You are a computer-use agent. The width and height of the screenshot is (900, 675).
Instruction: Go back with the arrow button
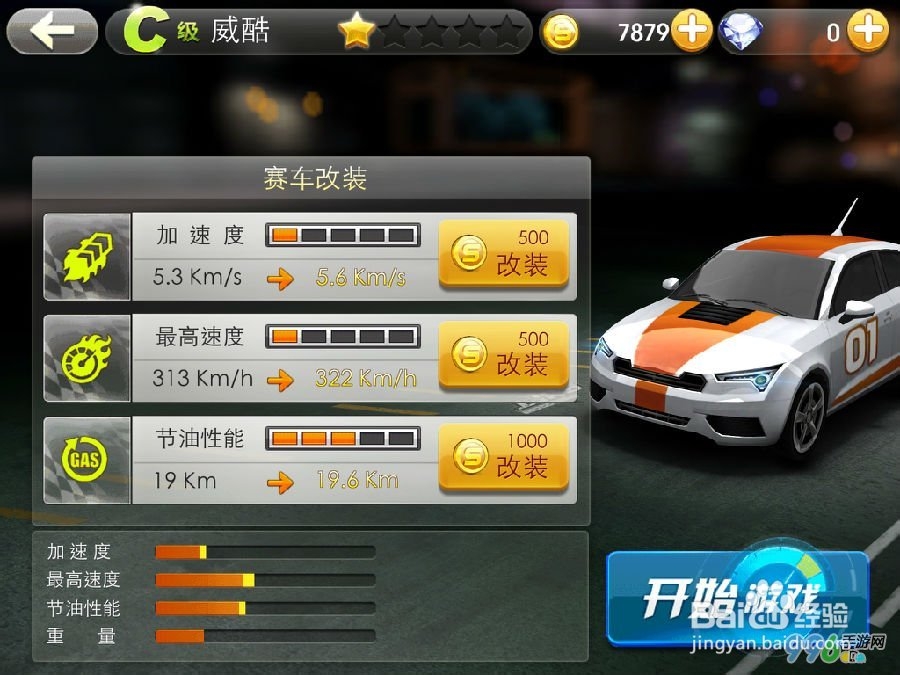pyautogui.click(x=52, y=32)
